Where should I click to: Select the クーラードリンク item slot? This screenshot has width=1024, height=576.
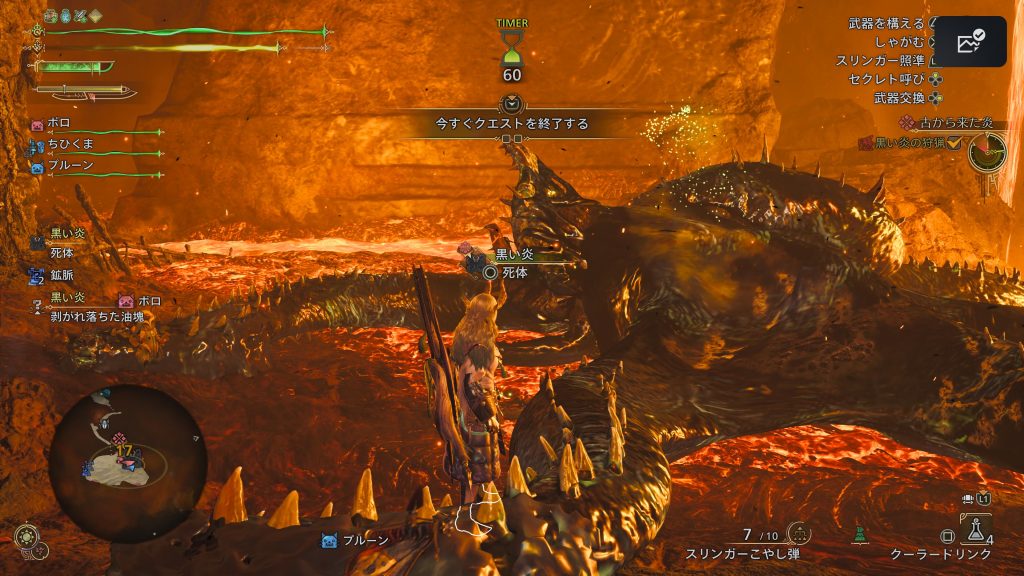coord(977,529)
